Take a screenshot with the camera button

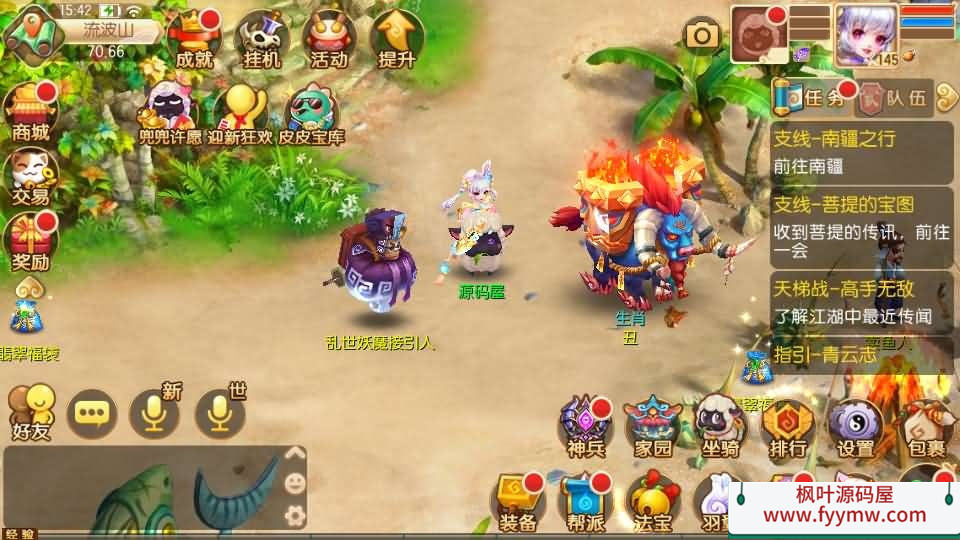[x=702, y=36]
